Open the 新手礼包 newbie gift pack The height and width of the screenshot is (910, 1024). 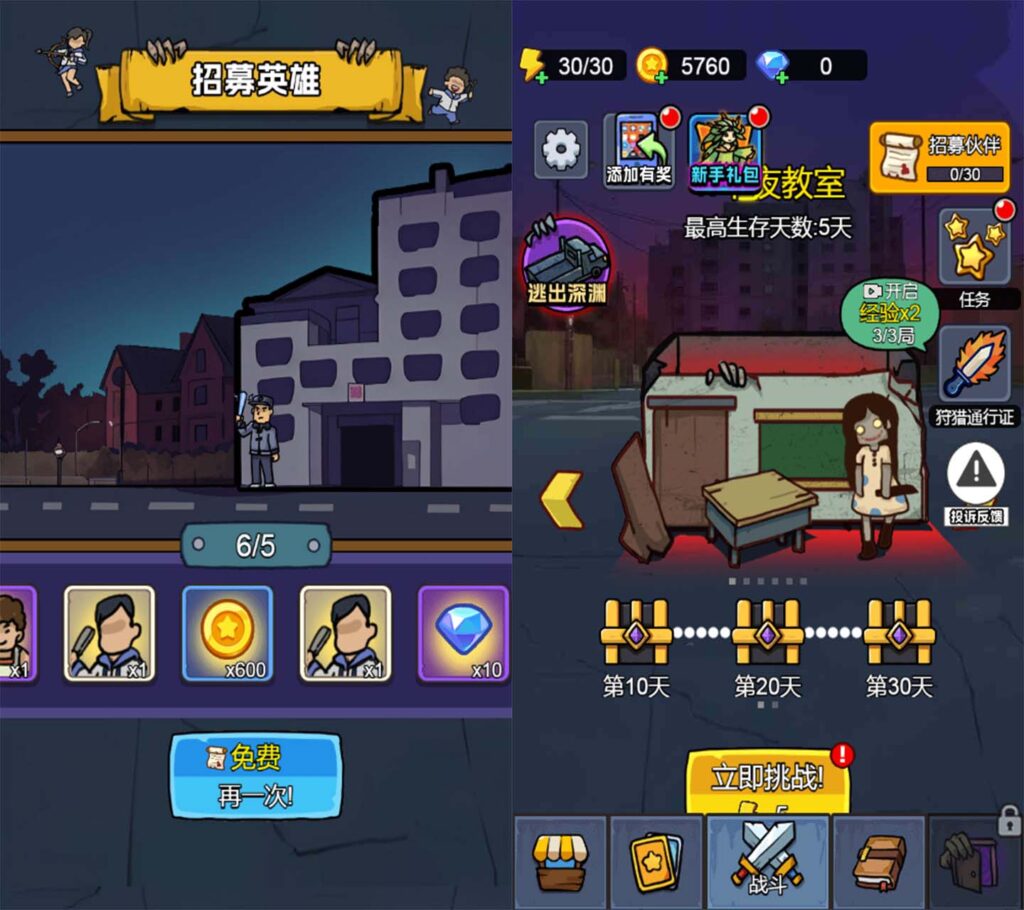(x=723, y=150)
